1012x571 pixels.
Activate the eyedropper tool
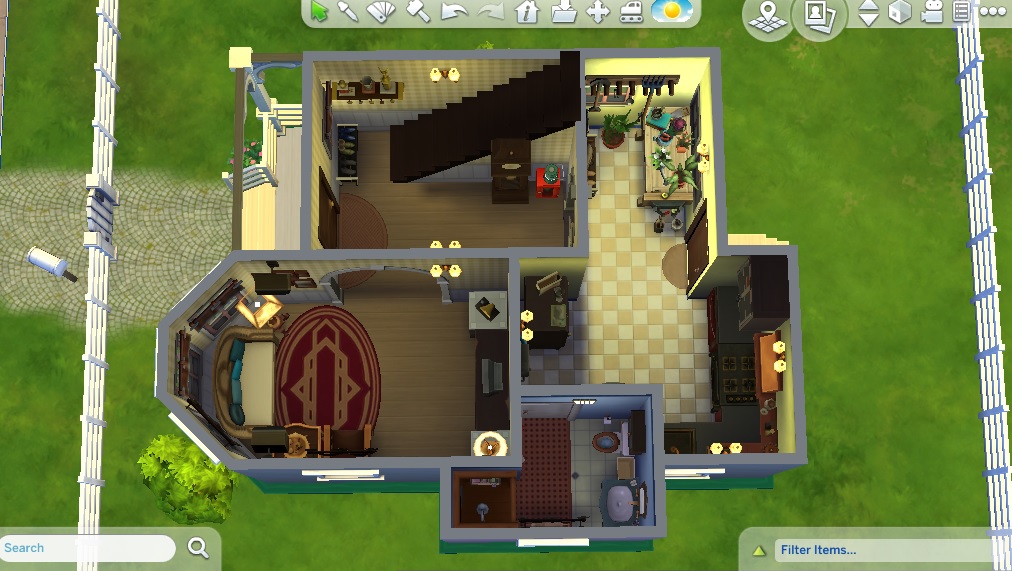349,11
